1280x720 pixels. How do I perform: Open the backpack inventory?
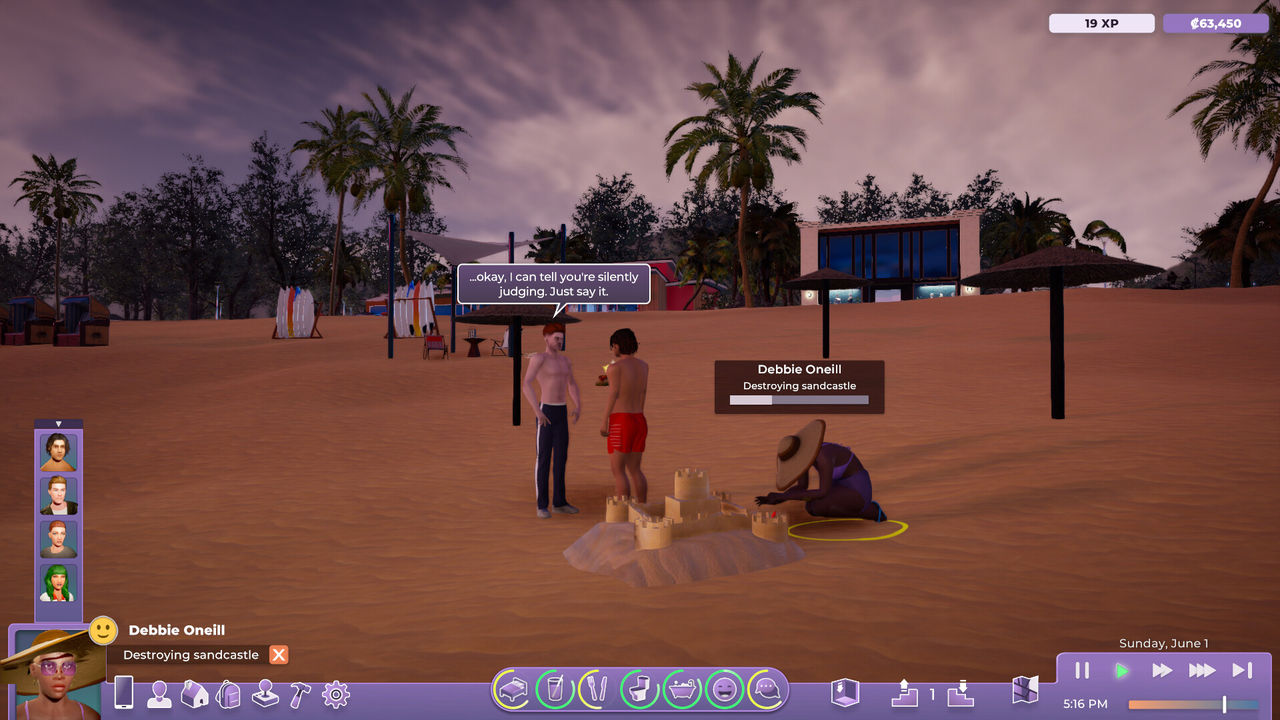coord(228,692)
